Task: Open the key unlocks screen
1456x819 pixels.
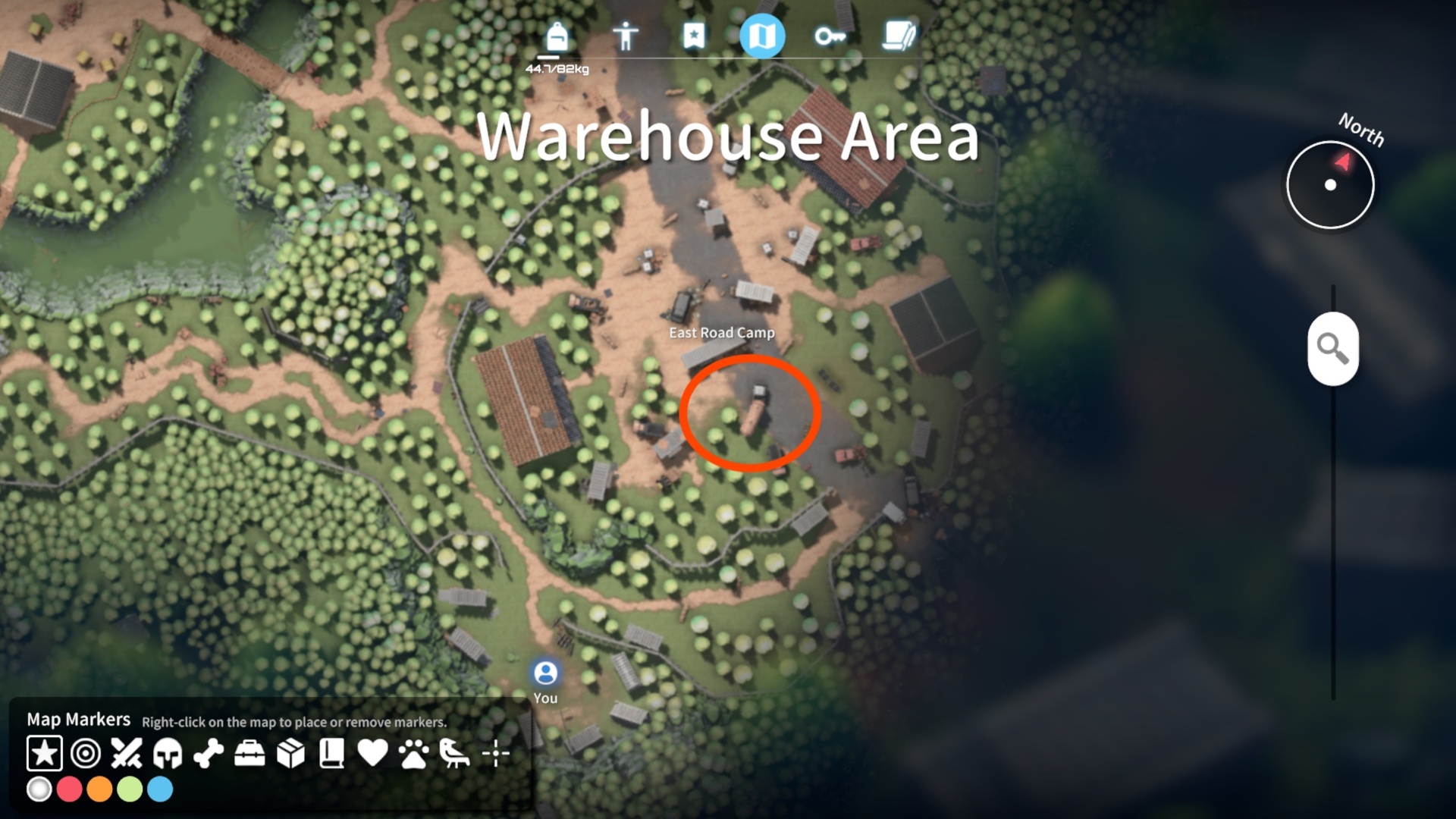Action: (x=831, y=35)
